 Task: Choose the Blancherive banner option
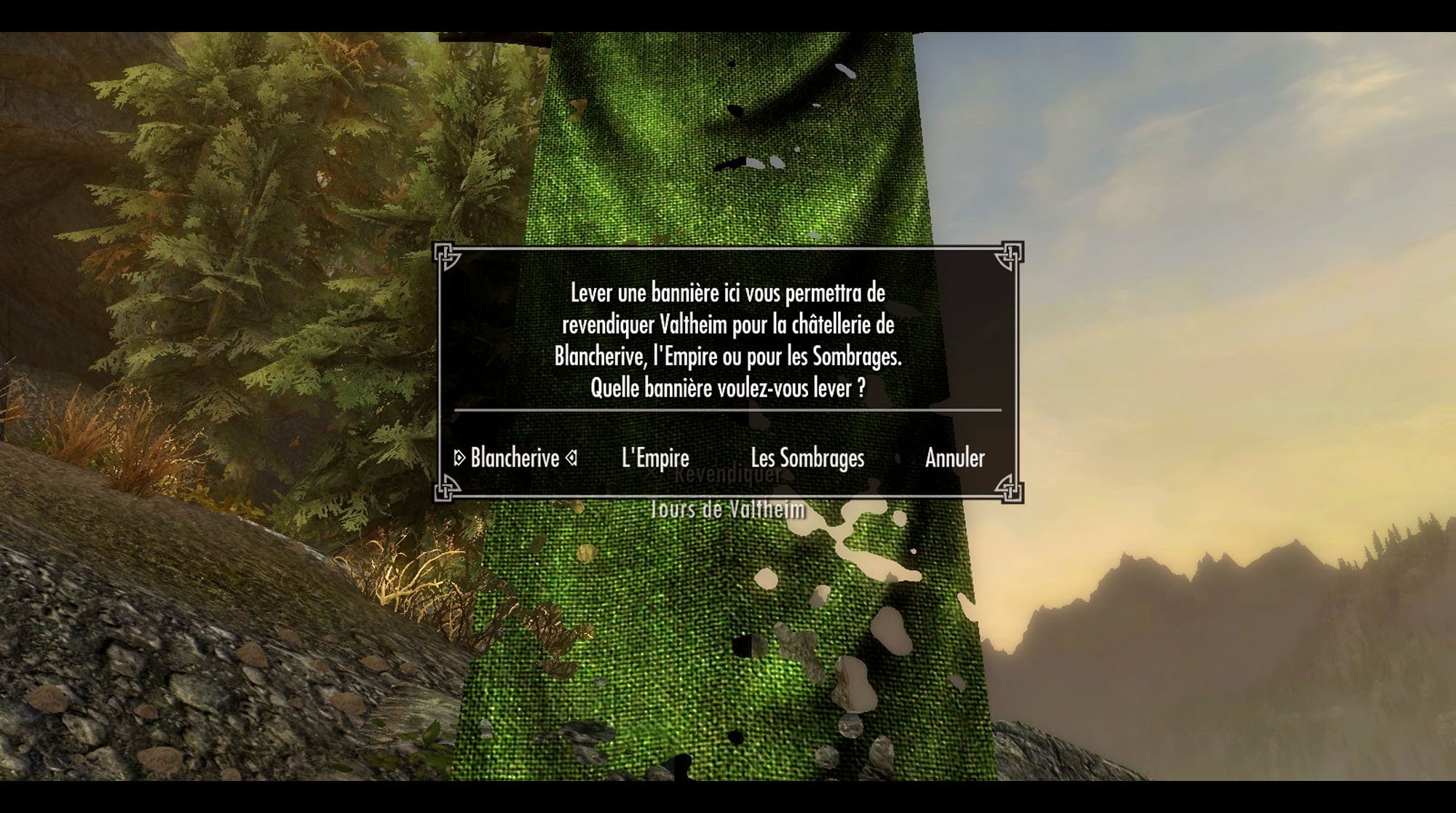(x=515, y=458)
